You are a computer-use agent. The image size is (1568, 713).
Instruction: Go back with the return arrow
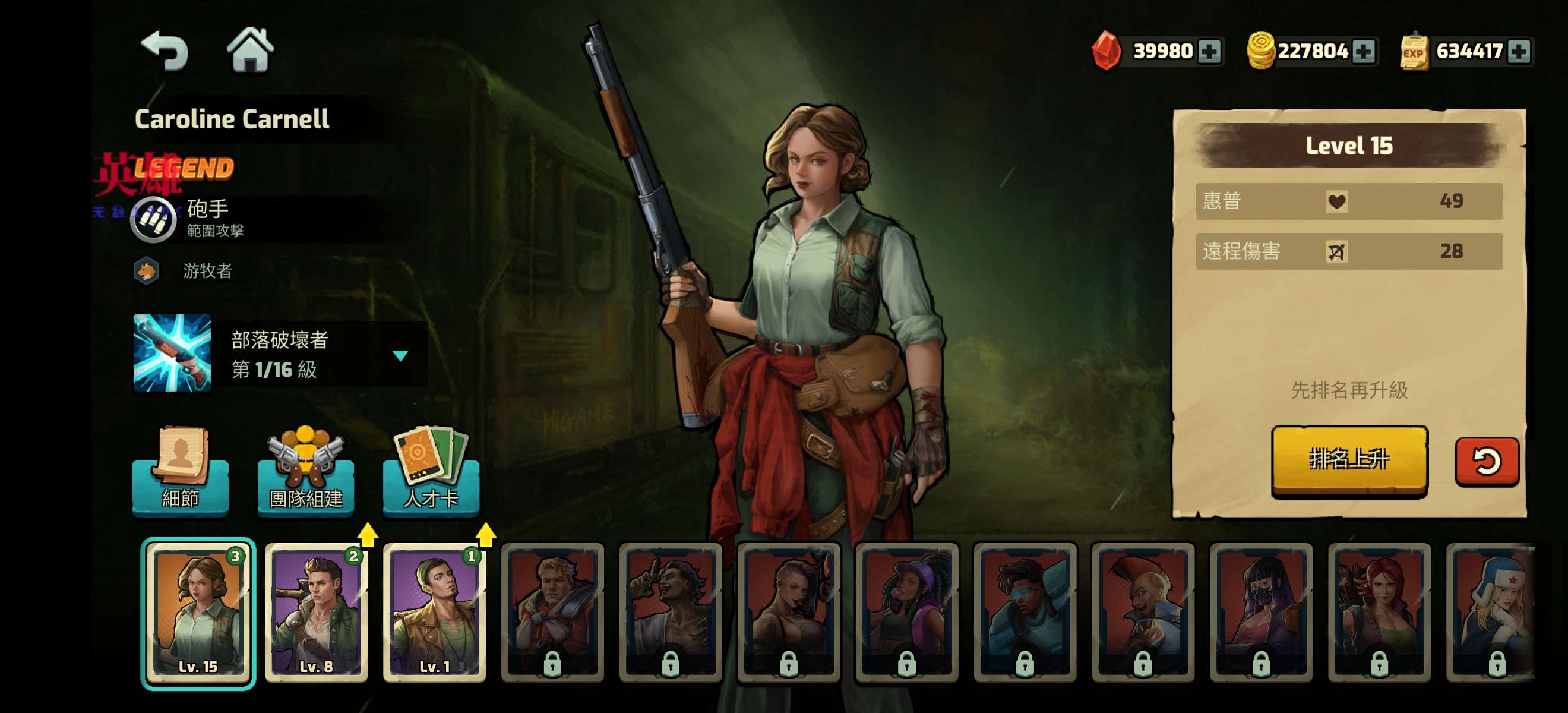tap(165, 51)
